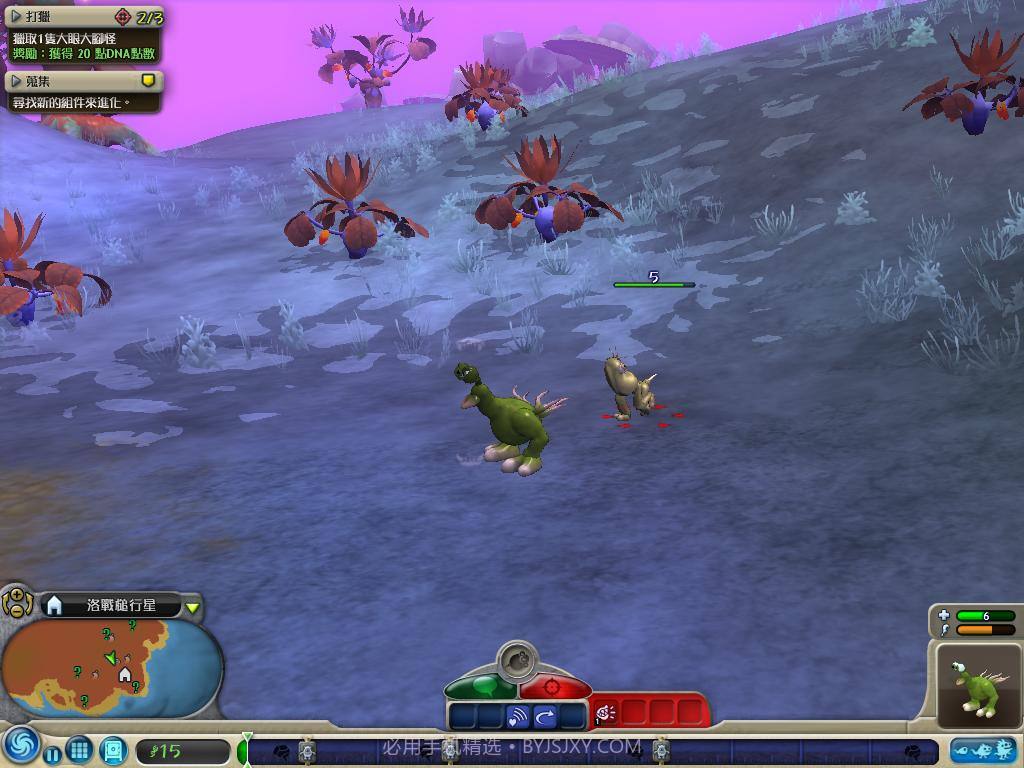Screen dimensions: 1024x768
Task: Select the white nest home marker on minimap
Action: click(x=125, y=675)
